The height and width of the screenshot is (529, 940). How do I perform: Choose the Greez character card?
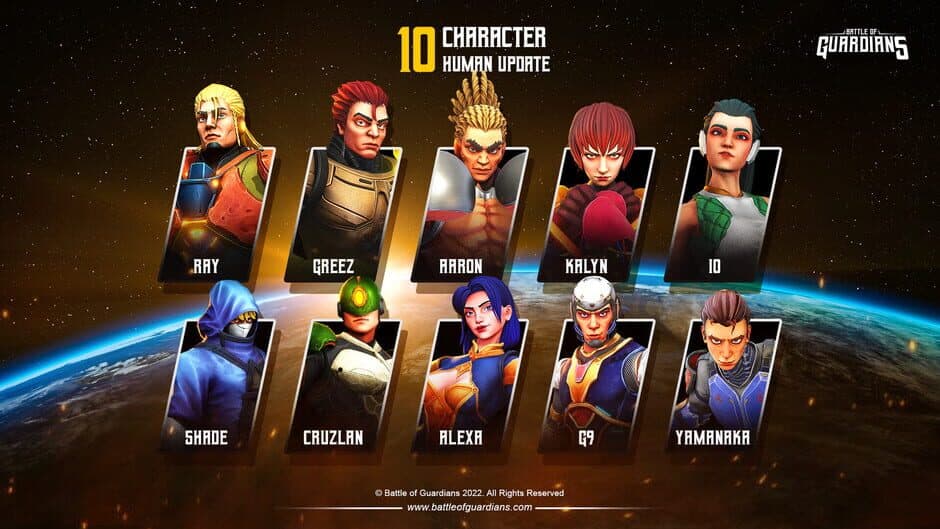click(x=343, y=210)
